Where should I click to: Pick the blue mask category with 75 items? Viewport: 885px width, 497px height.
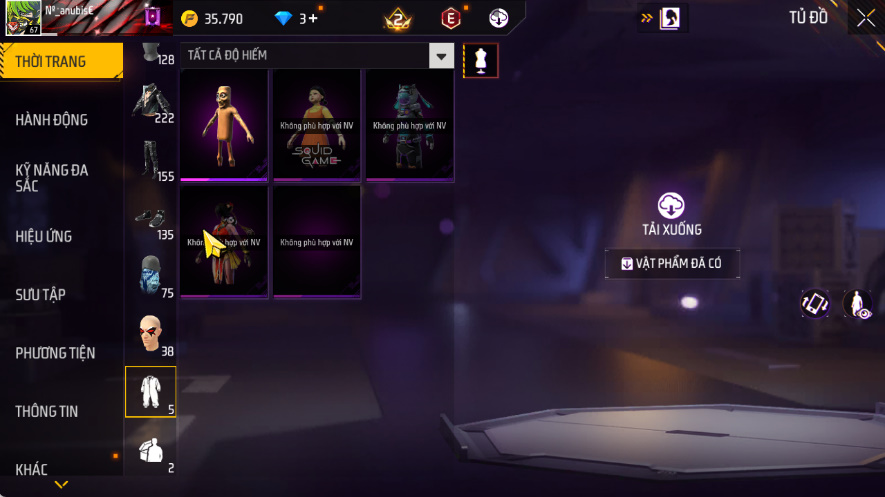(150, 276)
